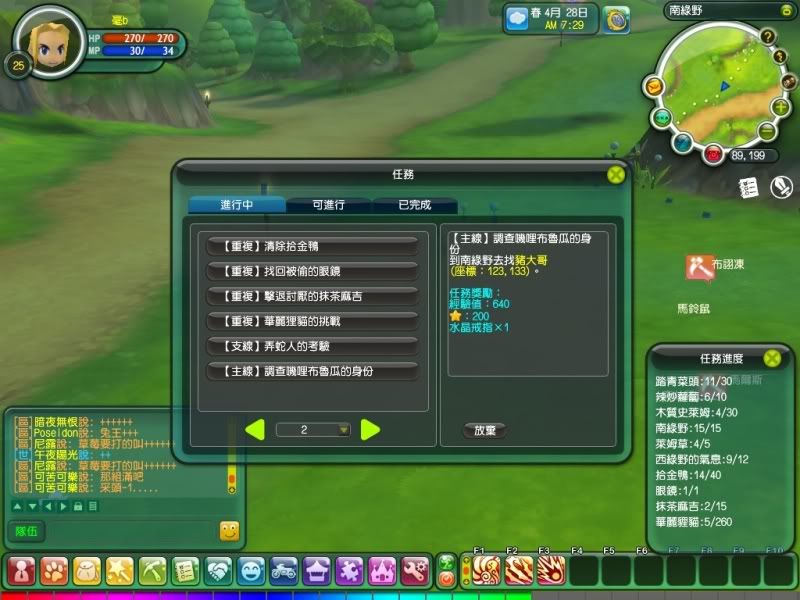Open the mail envelope icon by the minimap
Screen dimensions: 800x600
tap(653, 87)
